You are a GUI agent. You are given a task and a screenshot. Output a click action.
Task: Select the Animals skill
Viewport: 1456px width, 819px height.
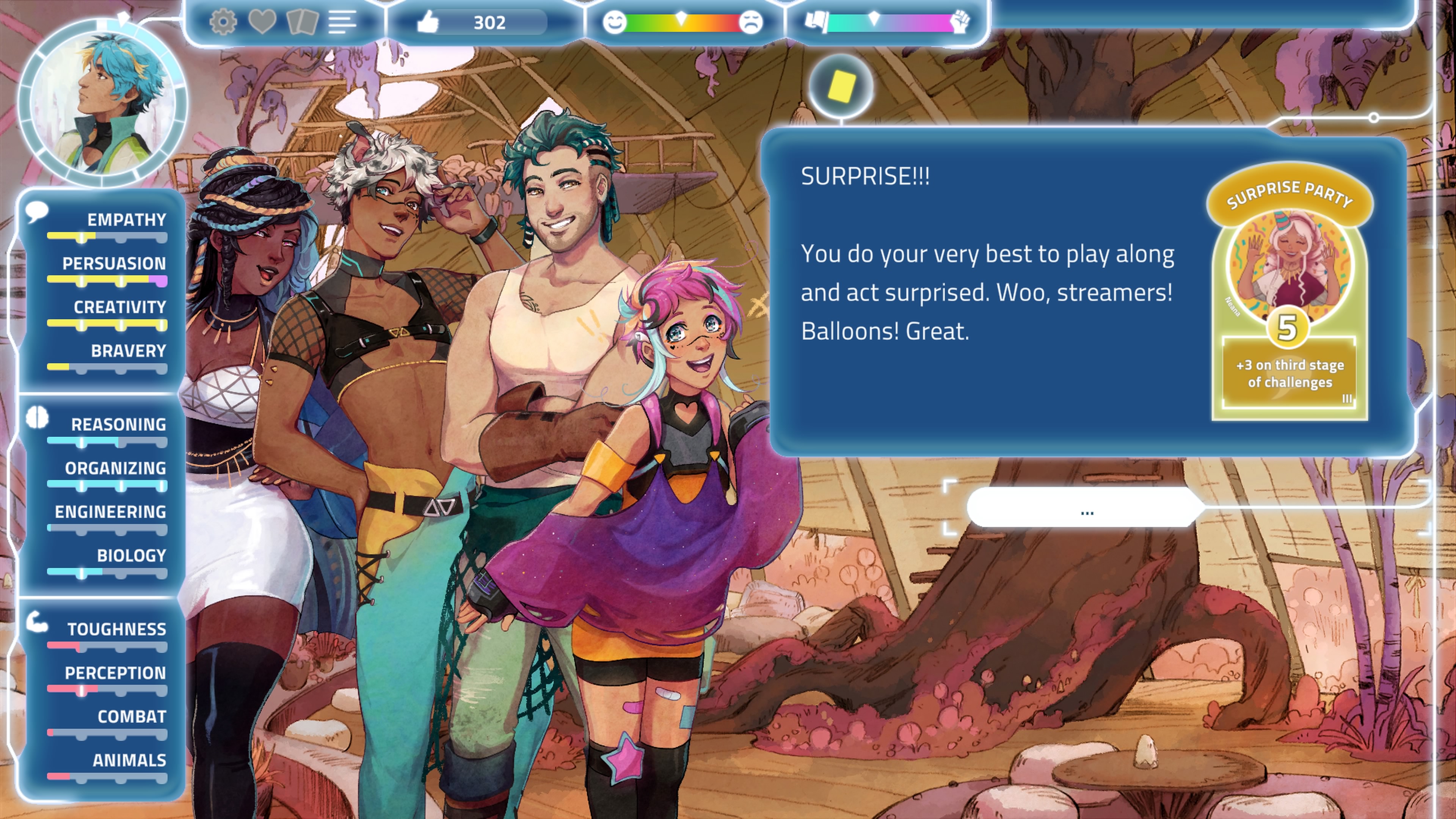(x=129, y=760)
